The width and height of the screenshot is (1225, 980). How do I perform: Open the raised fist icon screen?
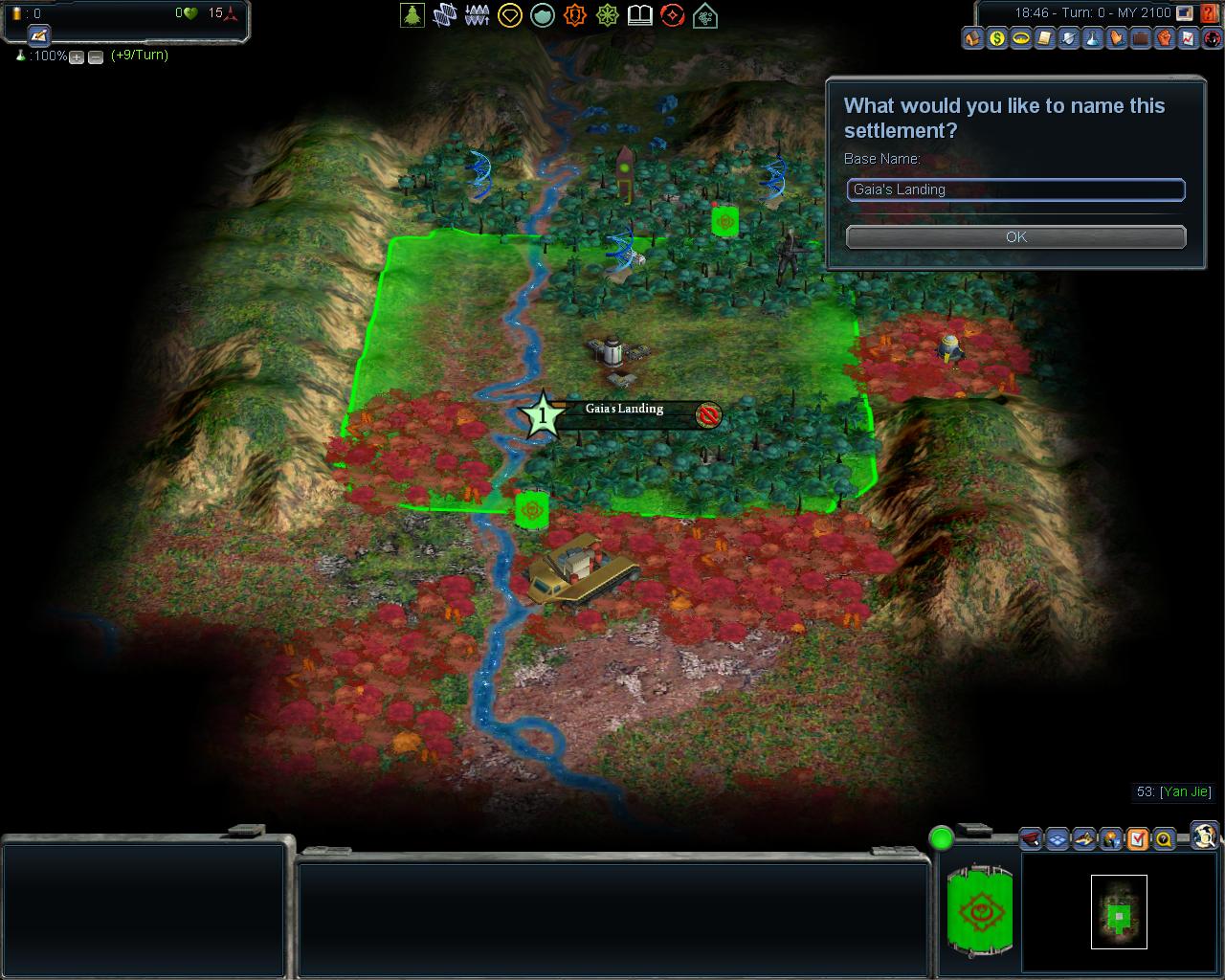click(x=1165, y=39)
